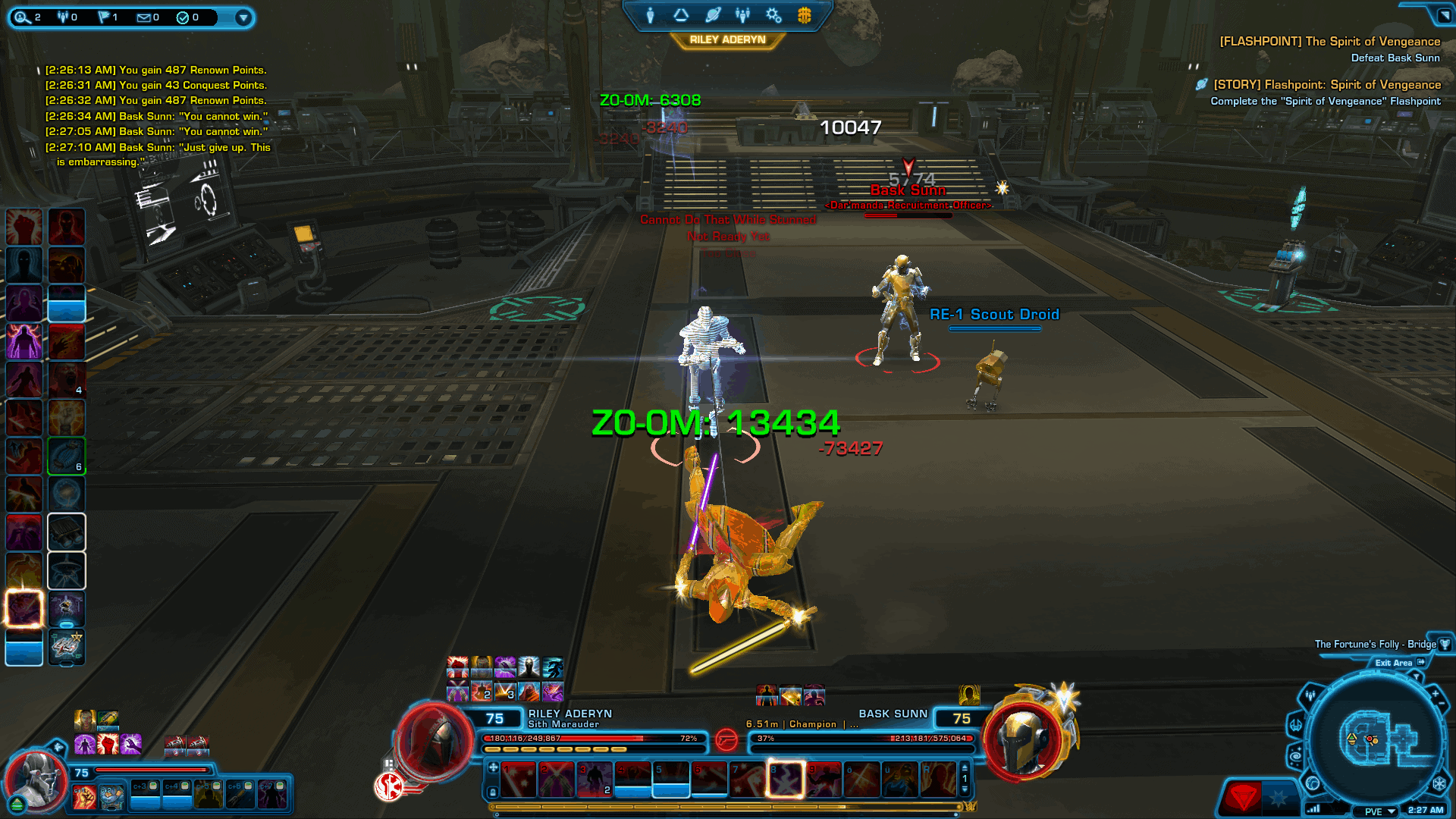Open the PVE mode dropdown below the minimap
Screen dimensions: 1456x819
(x=1380, y=811)
